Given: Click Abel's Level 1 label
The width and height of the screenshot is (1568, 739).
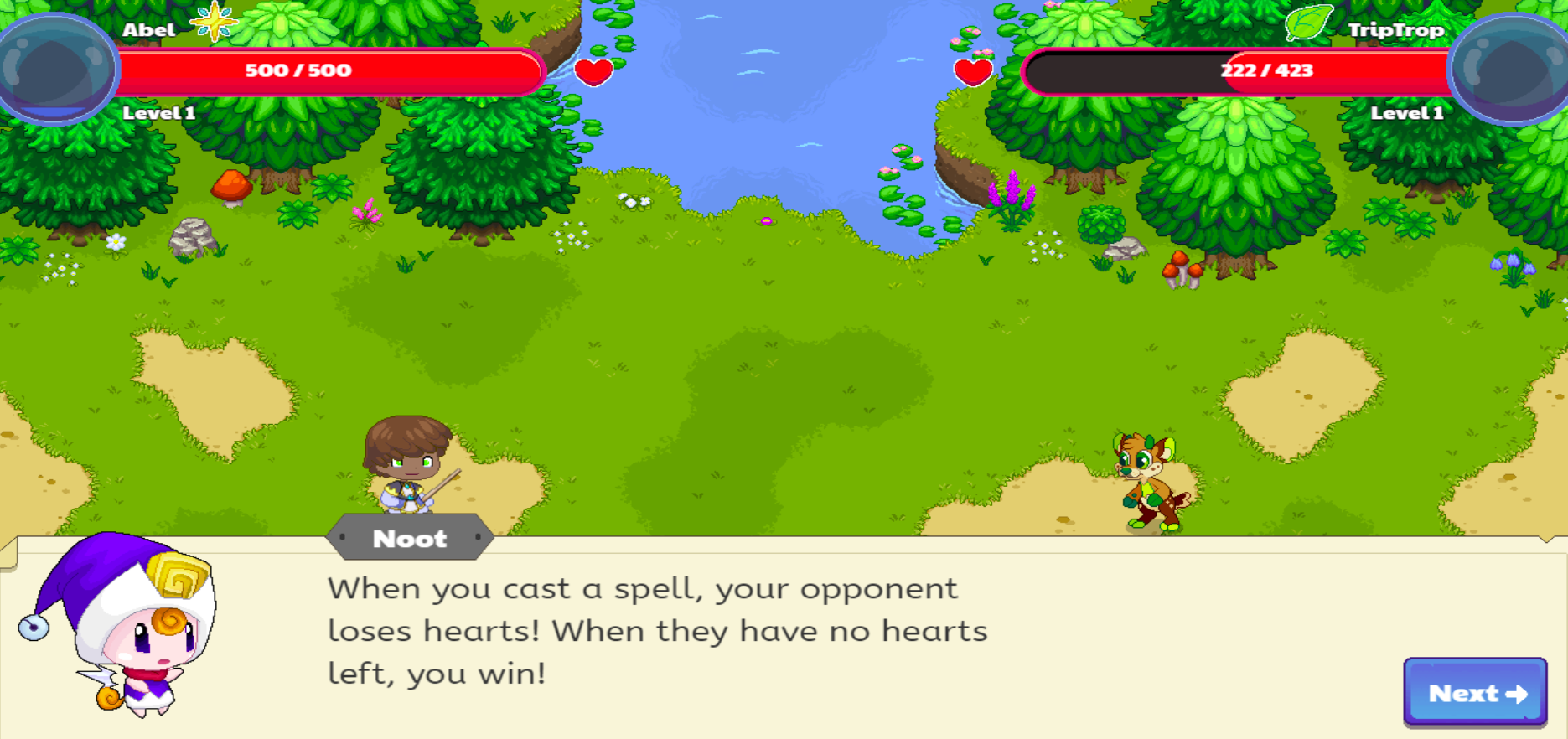Looking at the screenshot, I should (159, 113).
